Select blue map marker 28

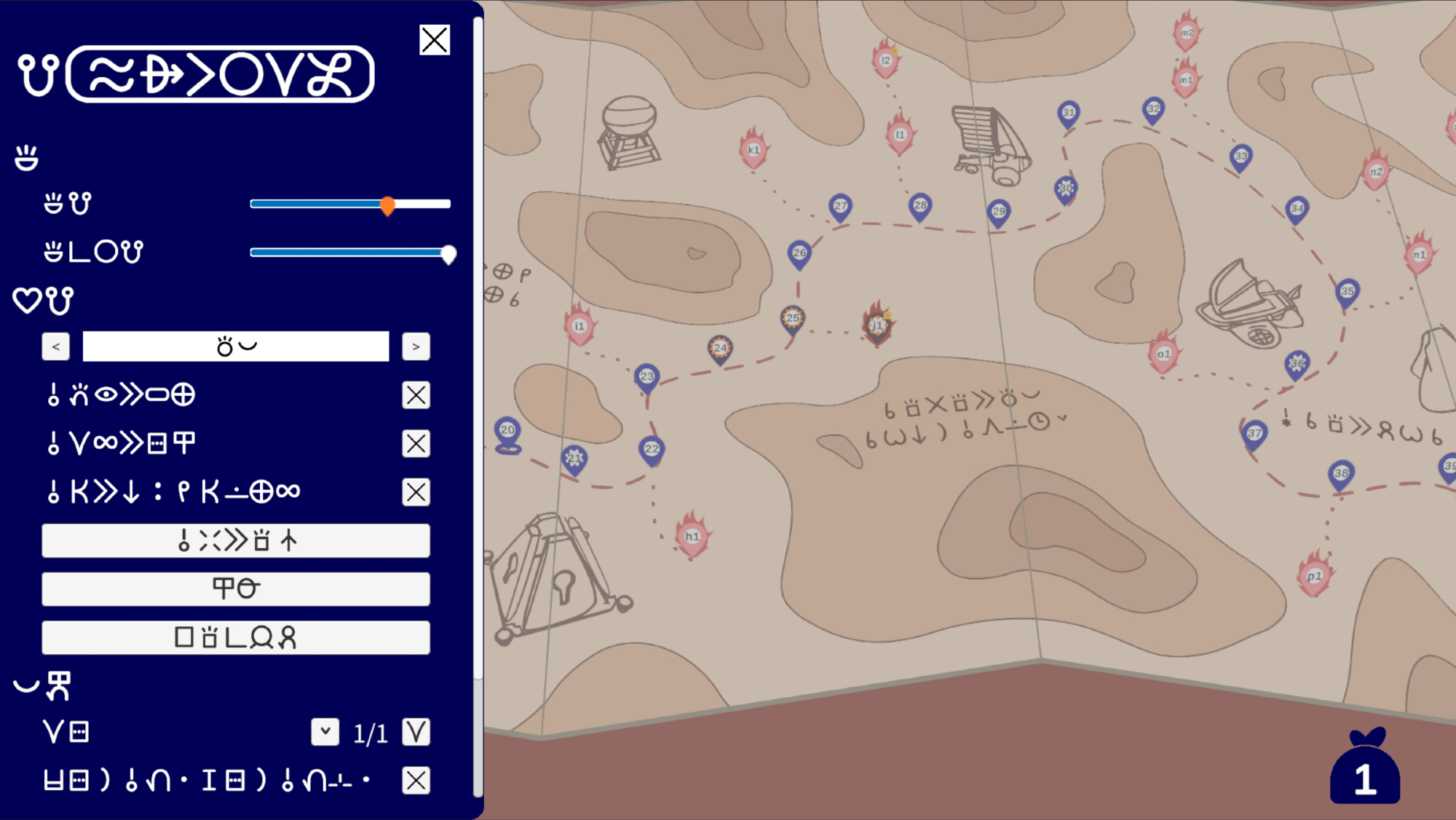[920, 207]
